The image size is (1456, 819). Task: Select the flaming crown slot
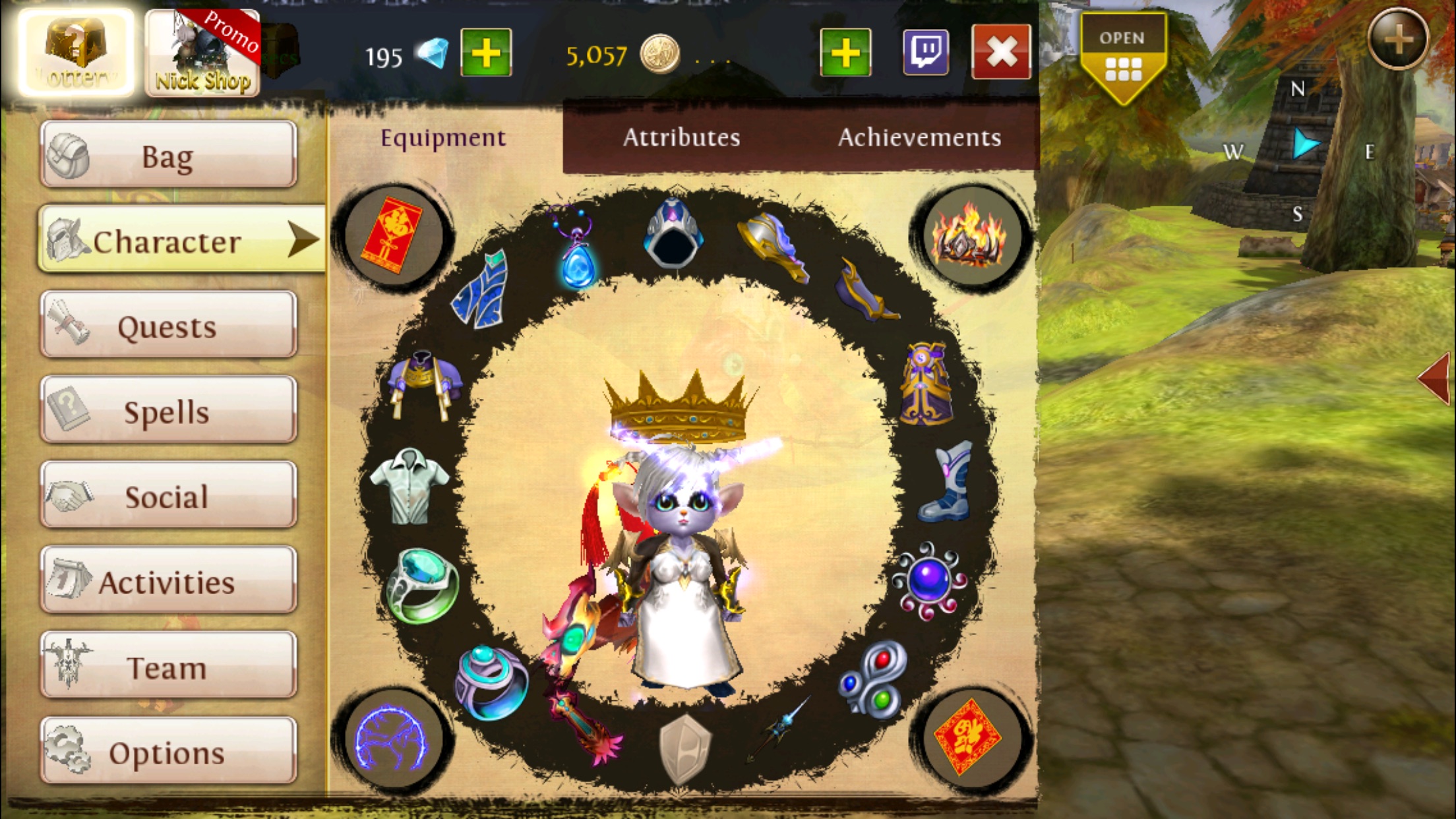[x=967, y=236]
